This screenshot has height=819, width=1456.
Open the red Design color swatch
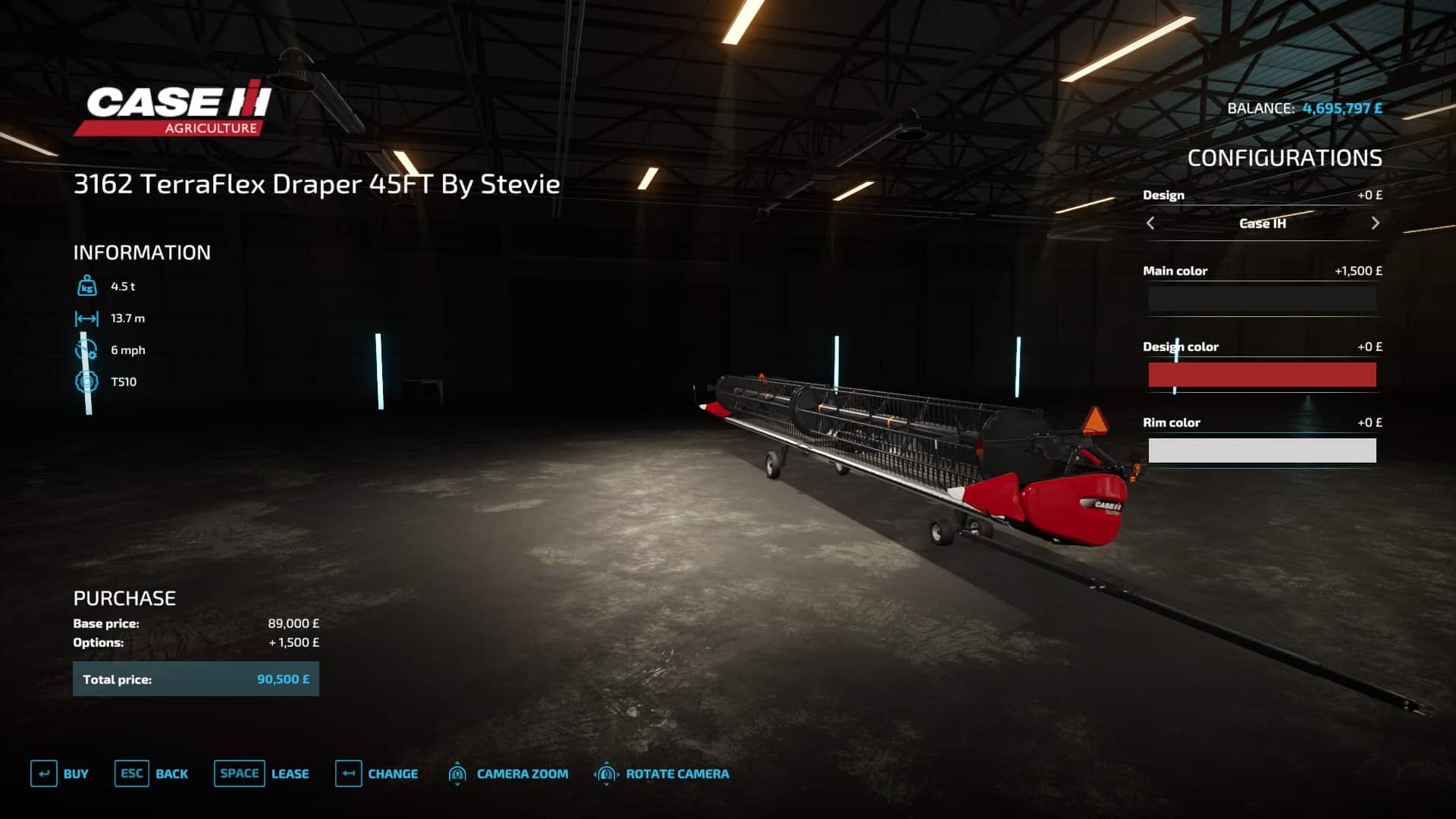point(1262,375)
